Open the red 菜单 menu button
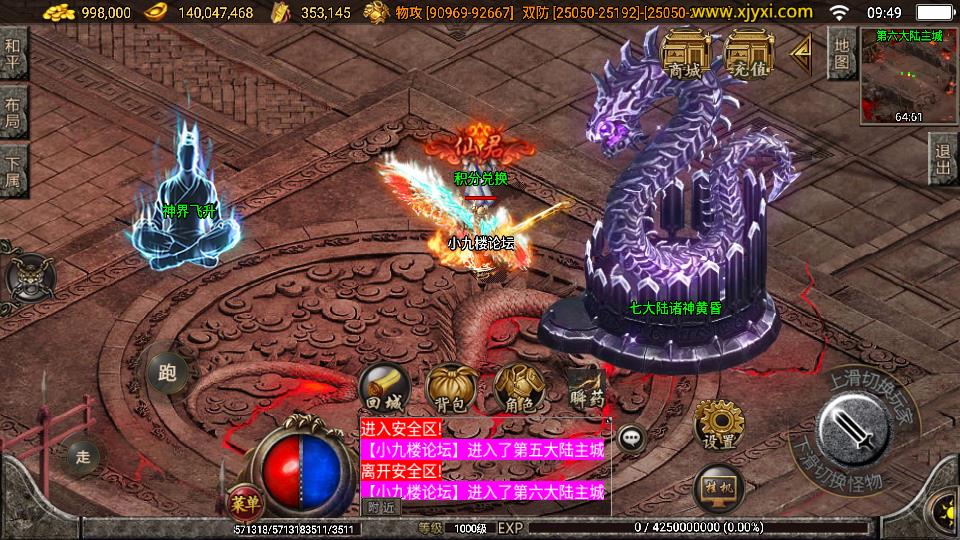Viewport: 960px width, 540px height. (x=242, y=500)
